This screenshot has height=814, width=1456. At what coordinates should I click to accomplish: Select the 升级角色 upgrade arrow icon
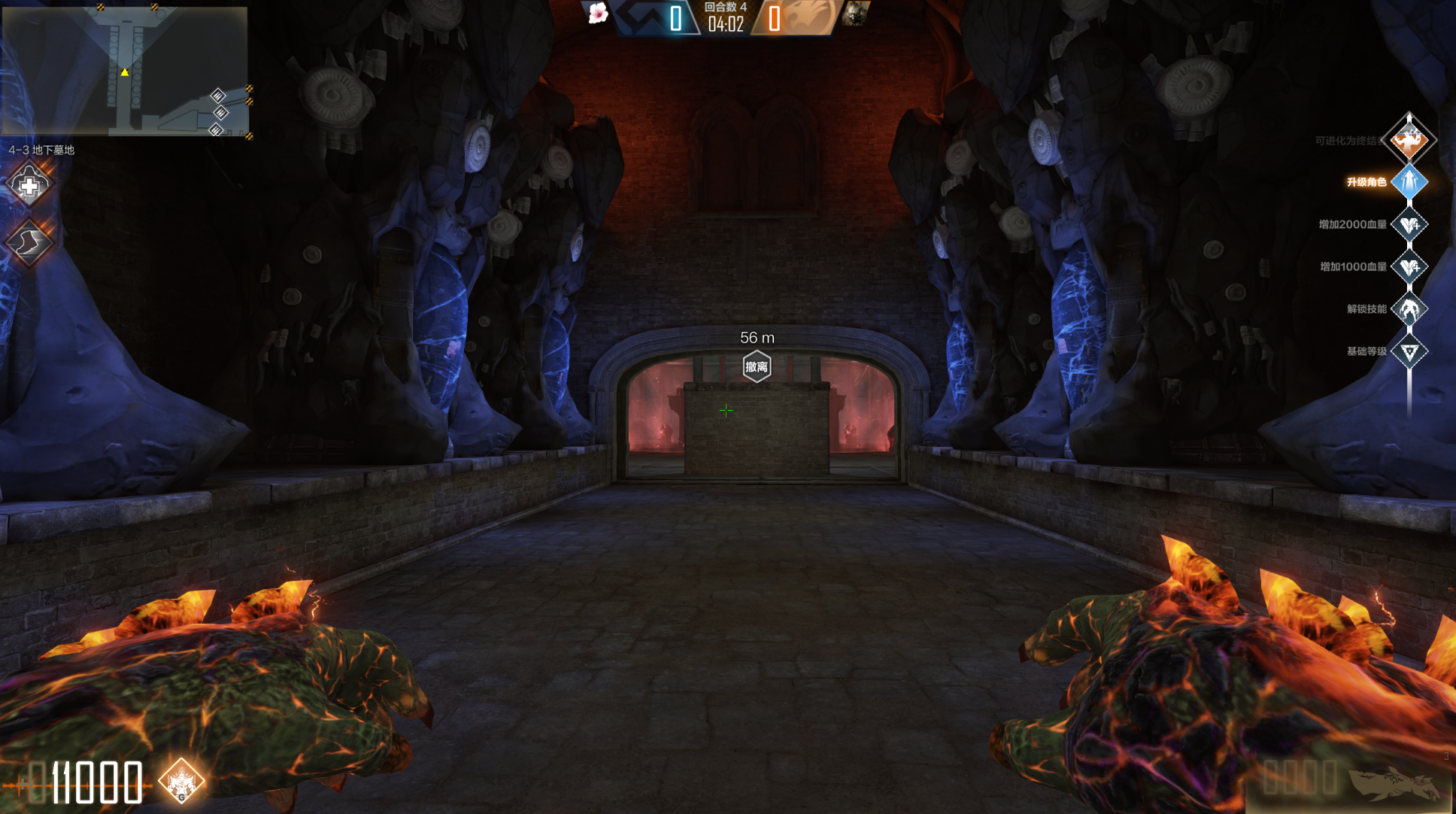tap(1409, 182)
